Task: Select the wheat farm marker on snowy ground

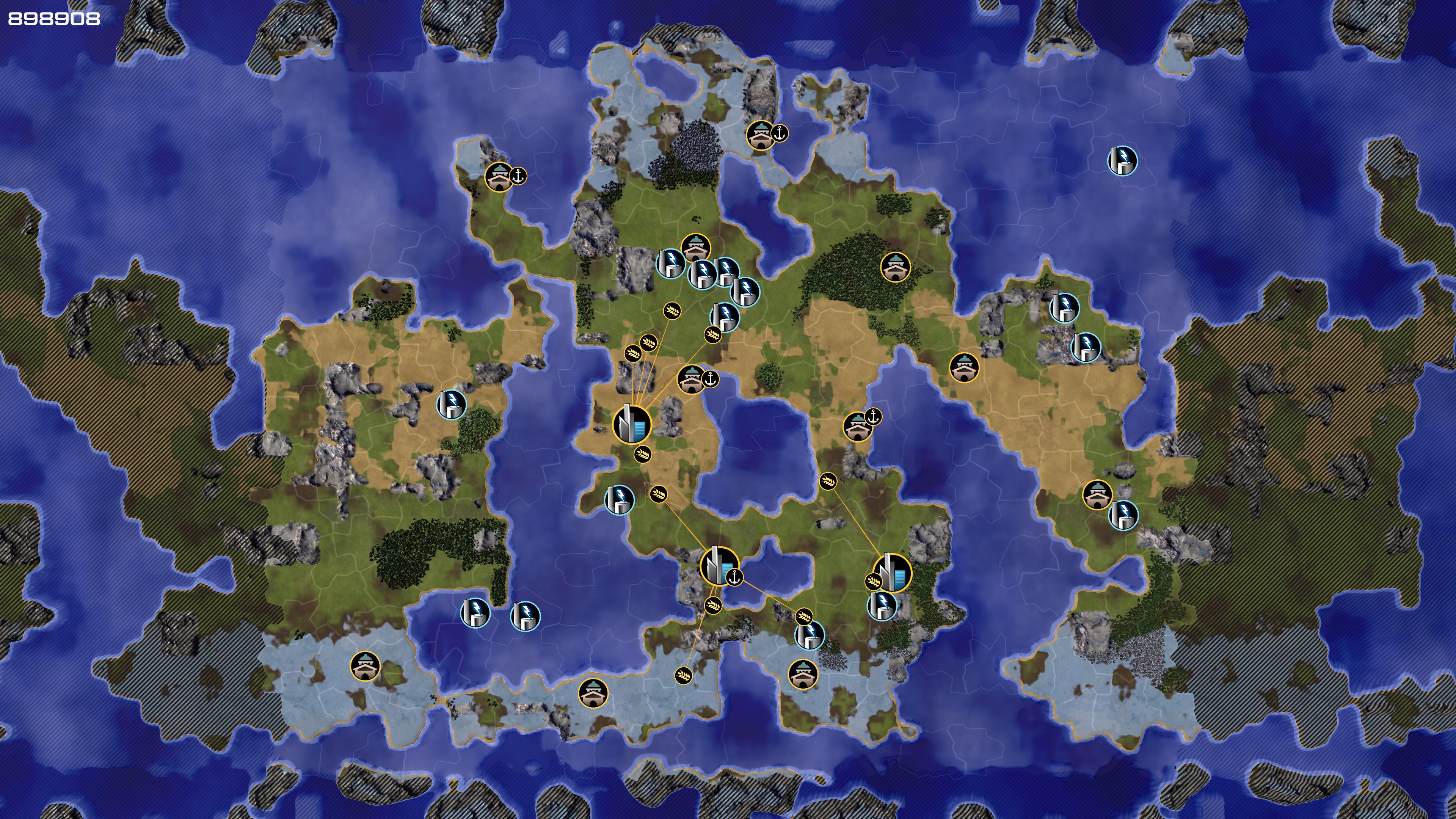Action: tap(683, 675)
